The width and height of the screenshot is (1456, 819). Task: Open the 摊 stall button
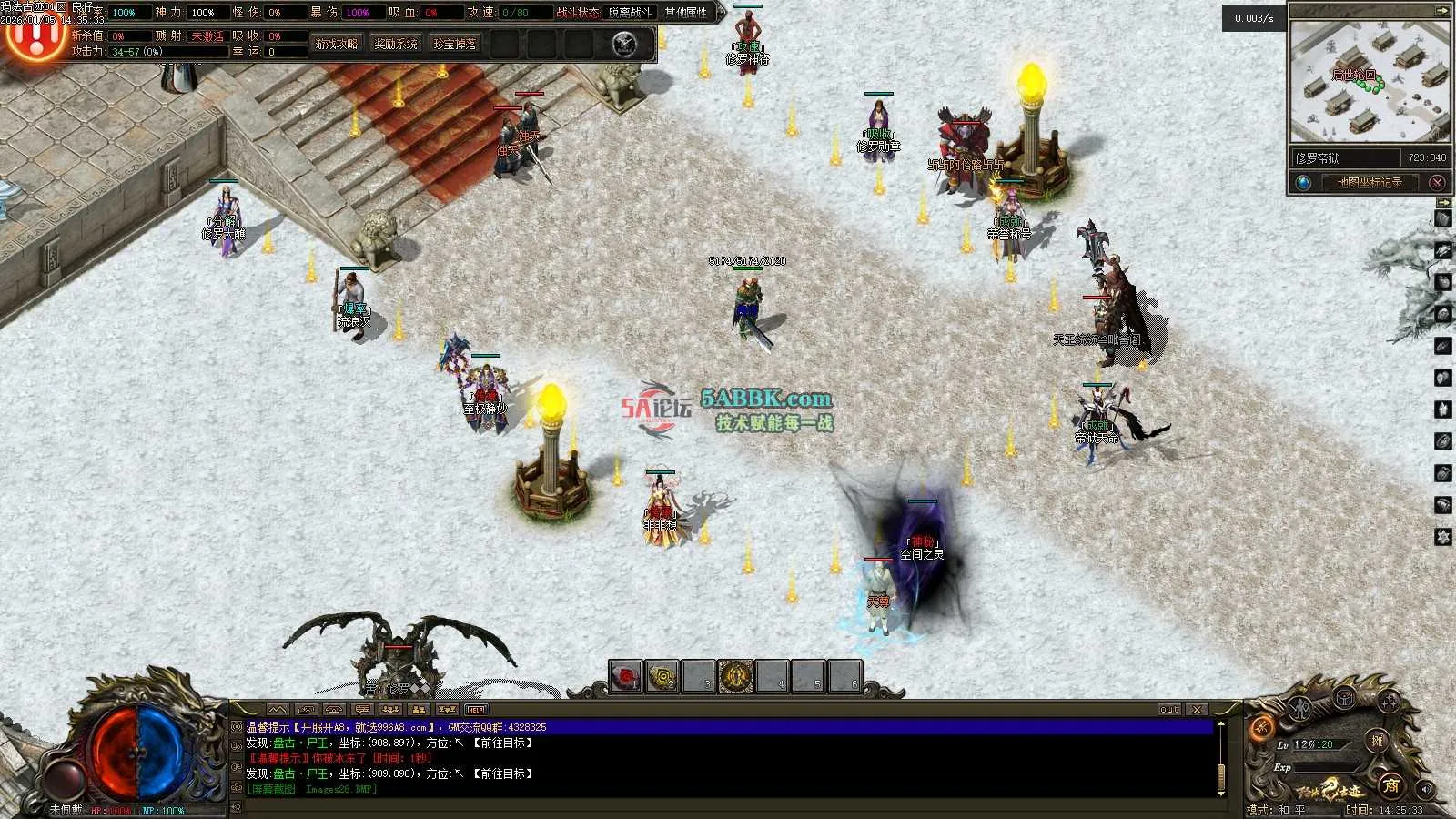[x=1378, y=741]
